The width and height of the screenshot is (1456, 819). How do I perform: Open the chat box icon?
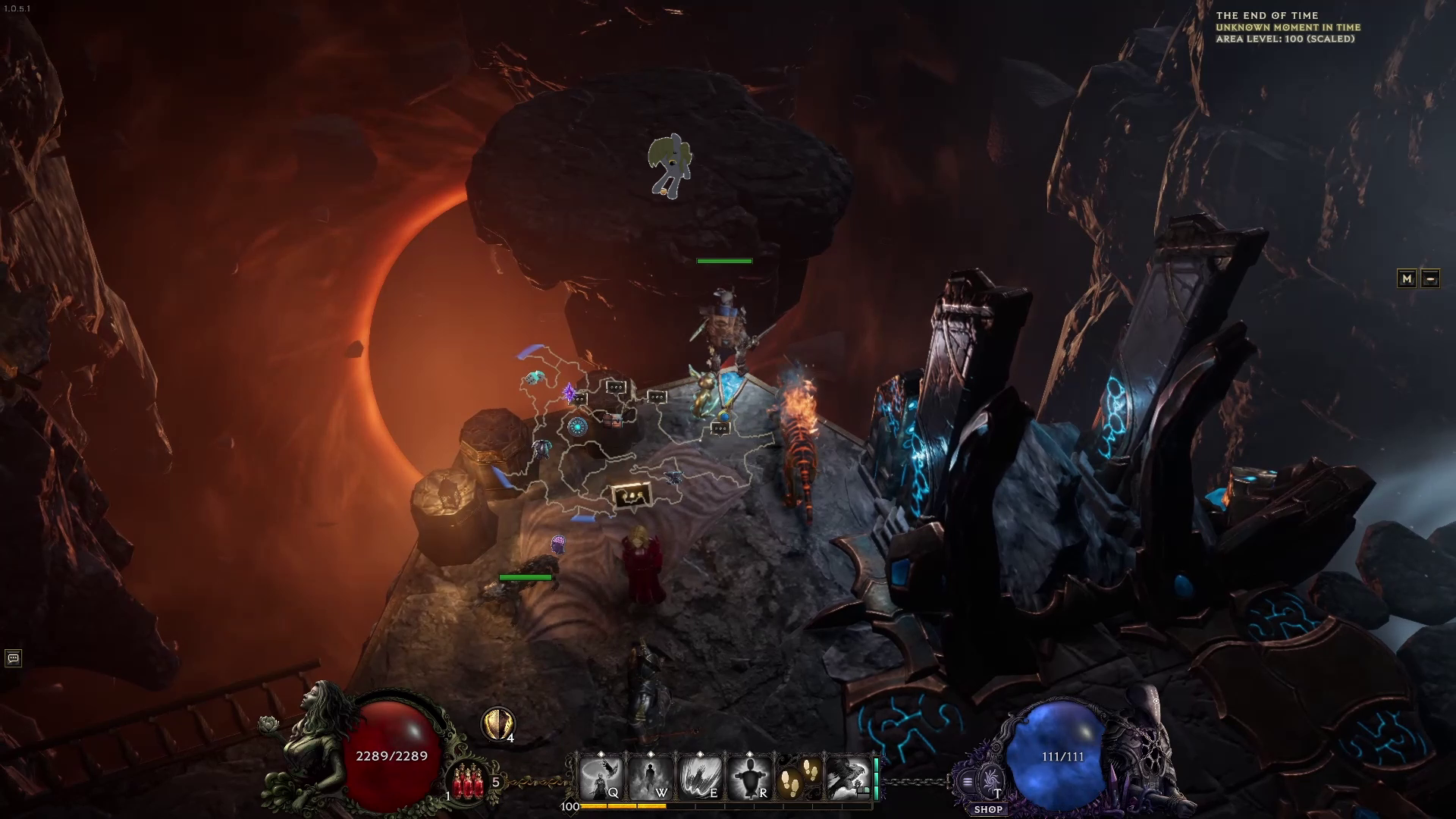pos(13,658)
